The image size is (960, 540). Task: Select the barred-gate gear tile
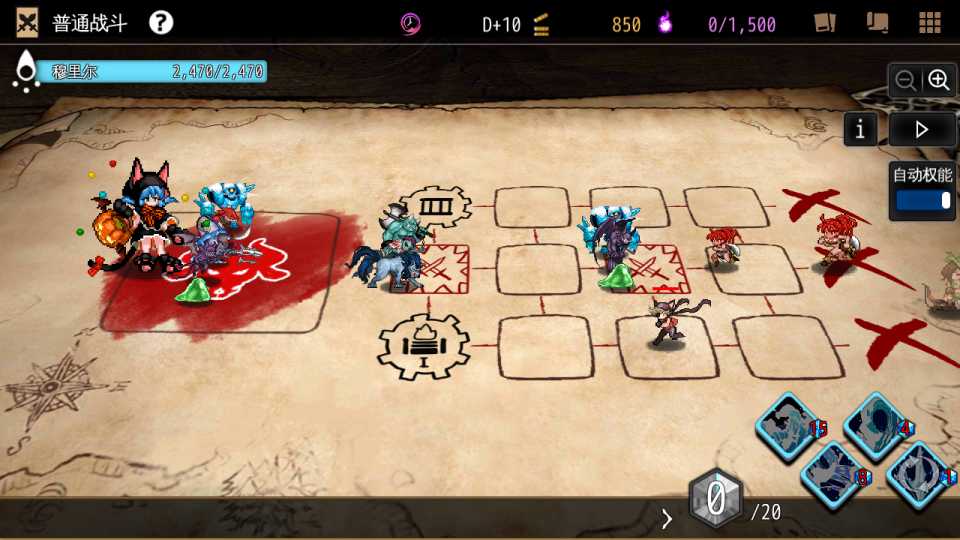click(435, 207)
